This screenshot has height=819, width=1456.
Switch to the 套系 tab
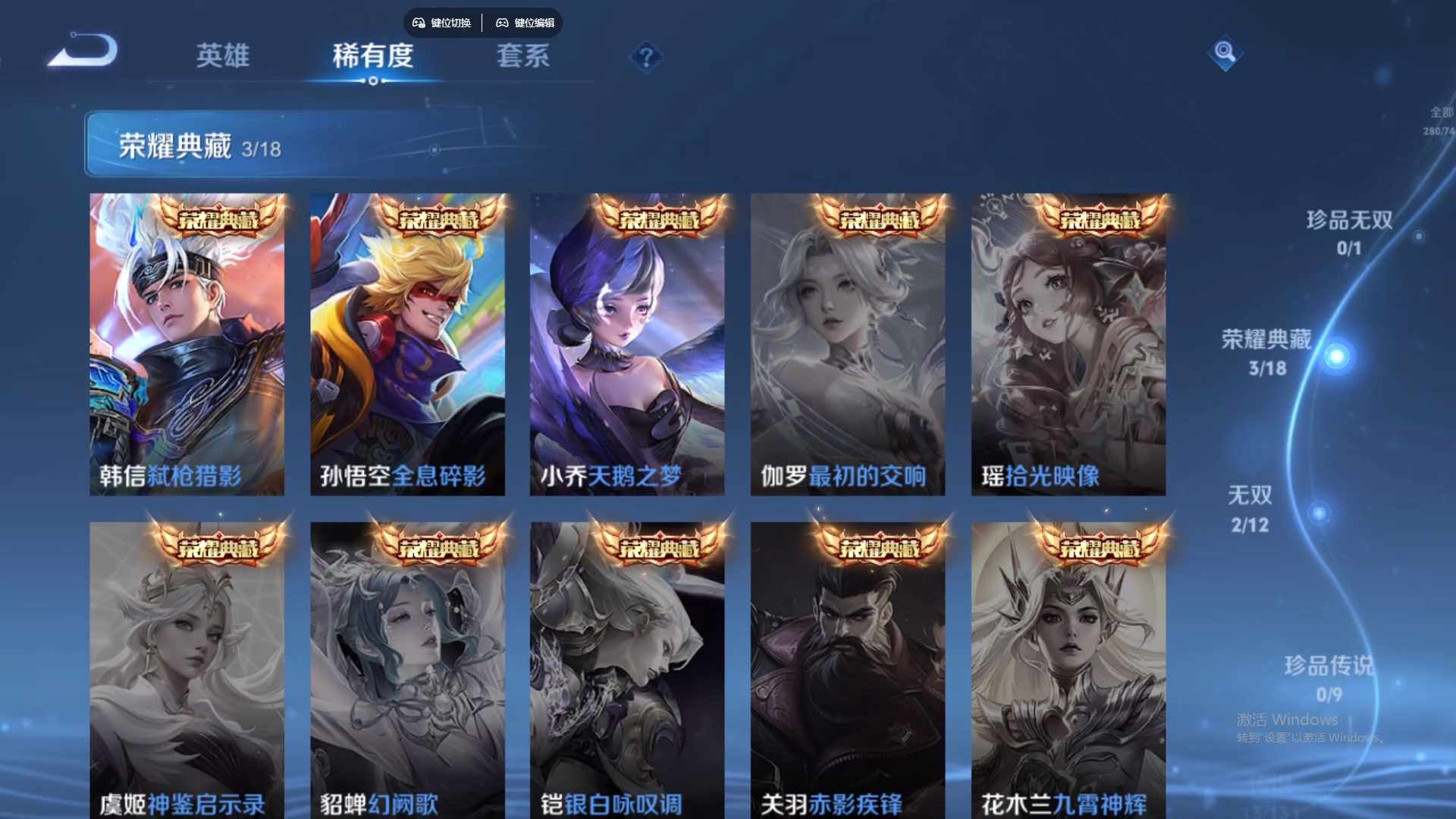522,57
